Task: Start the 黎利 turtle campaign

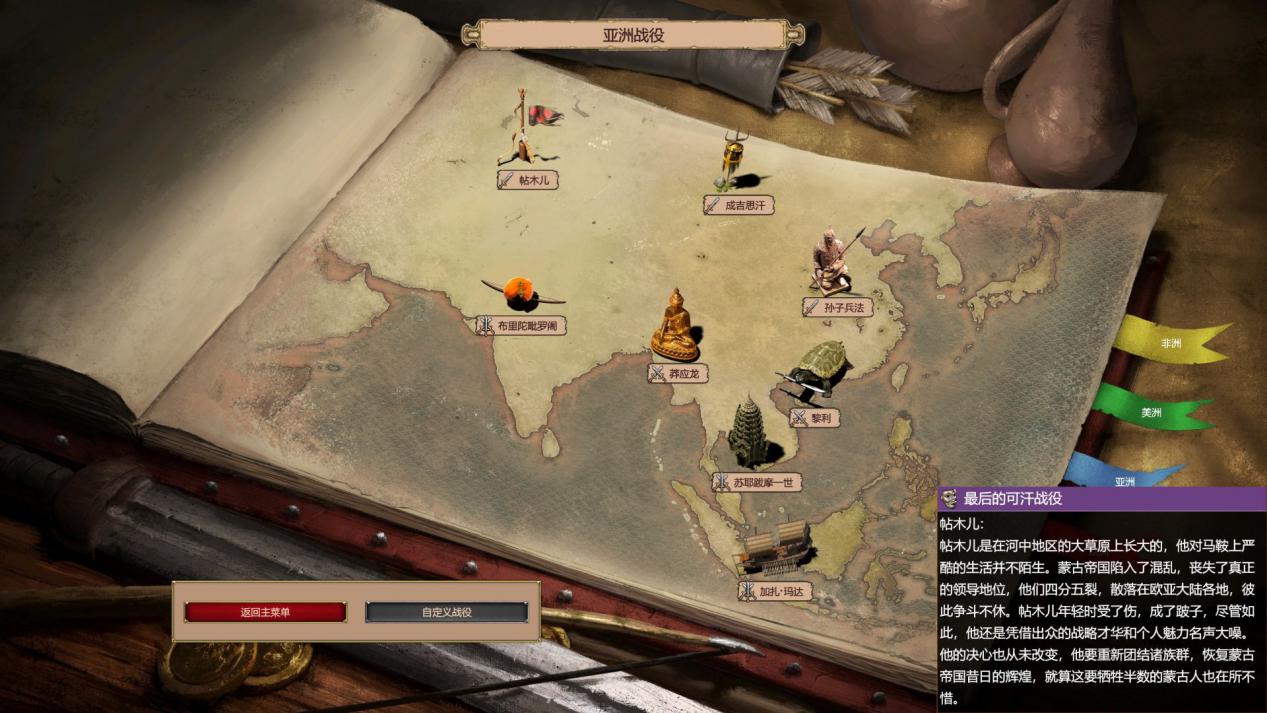Action: 815,418
